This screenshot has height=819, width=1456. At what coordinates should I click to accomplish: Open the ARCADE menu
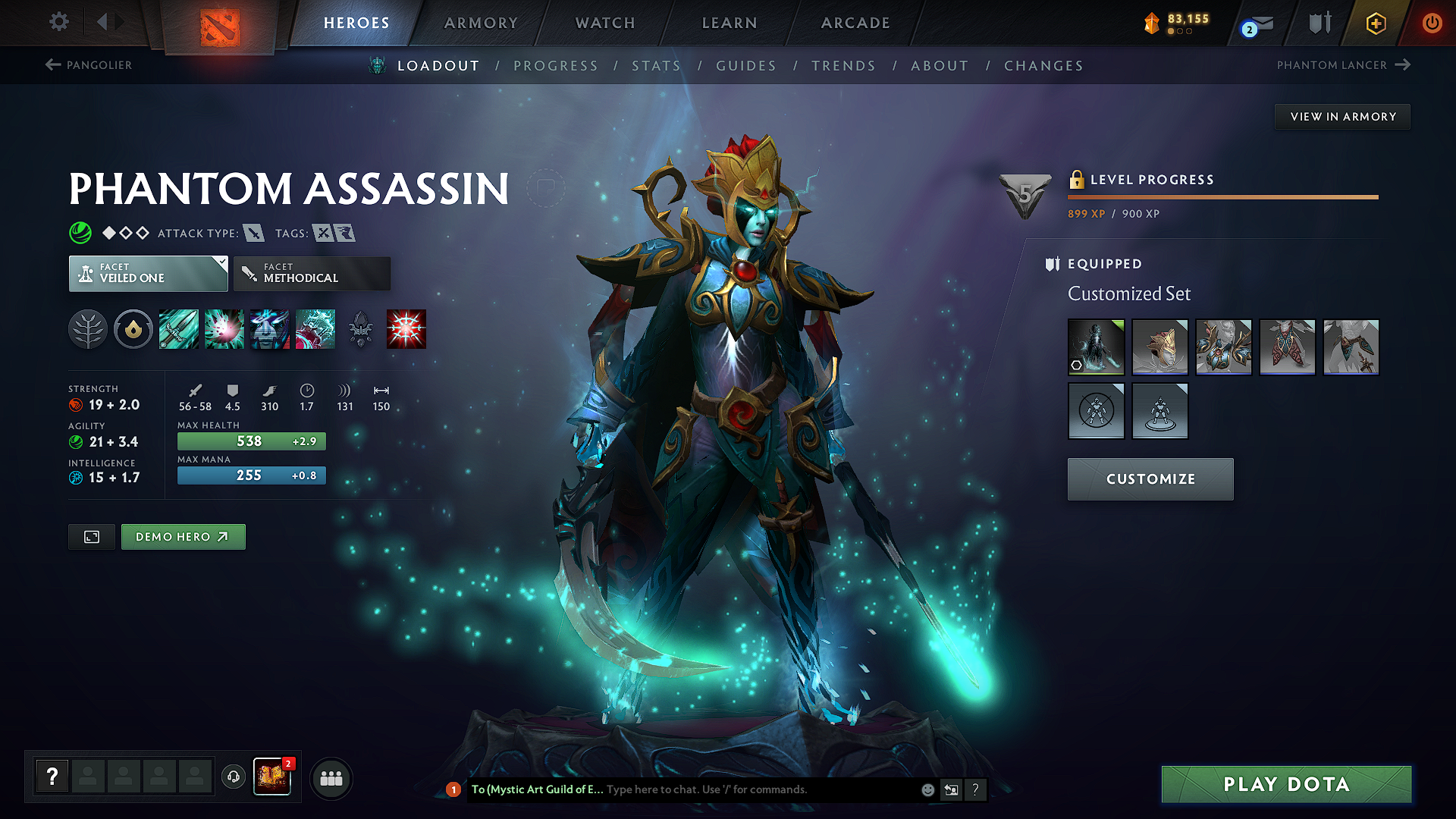tap(855, 23)
